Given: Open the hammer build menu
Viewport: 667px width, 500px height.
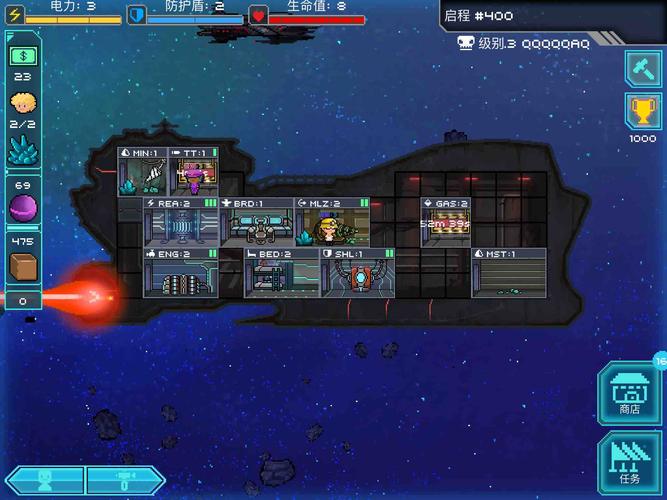Looking at the screenshot, I should [x=642, y=68].
